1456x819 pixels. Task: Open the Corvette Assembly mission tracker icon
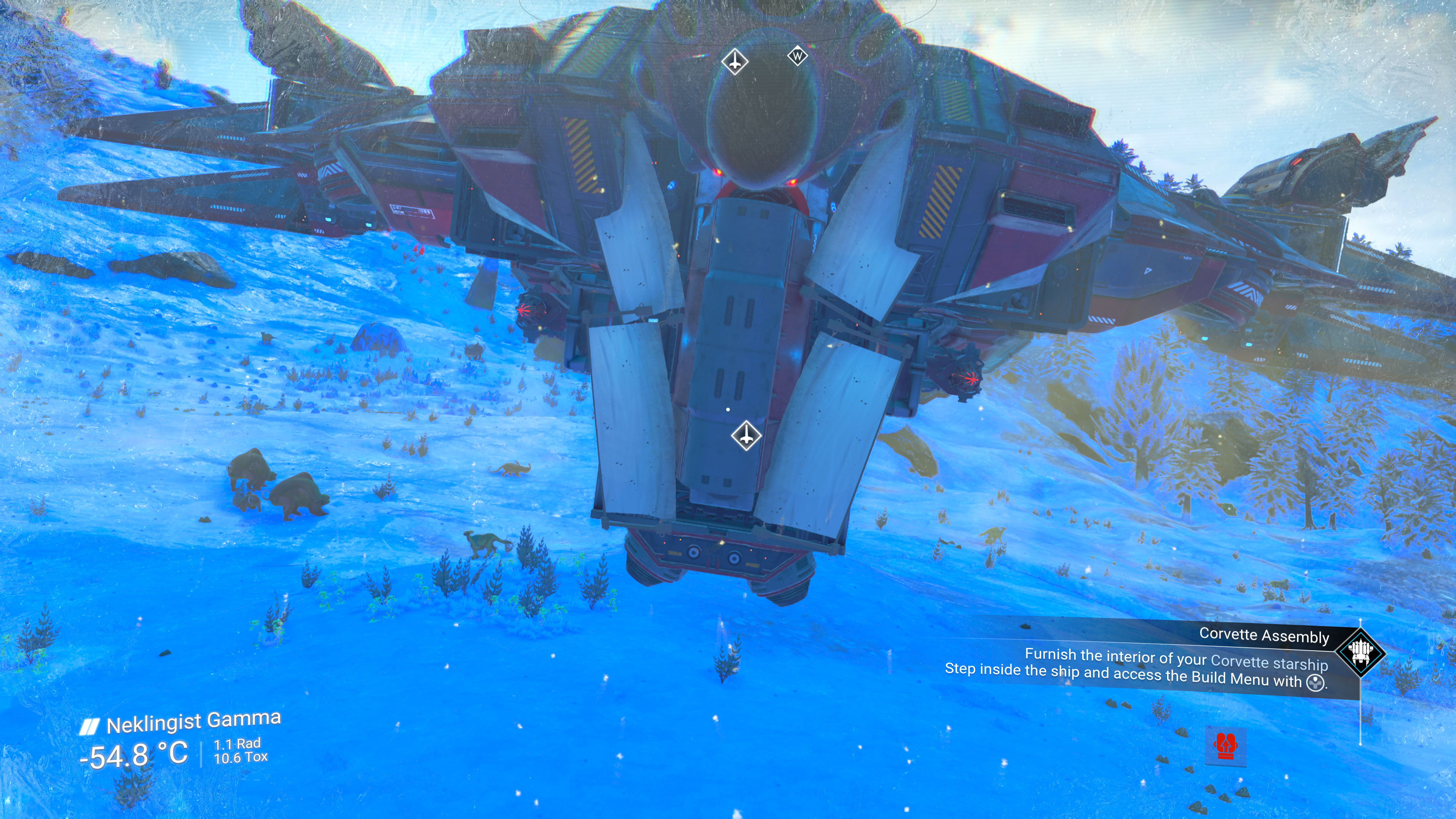point(1360,653)
